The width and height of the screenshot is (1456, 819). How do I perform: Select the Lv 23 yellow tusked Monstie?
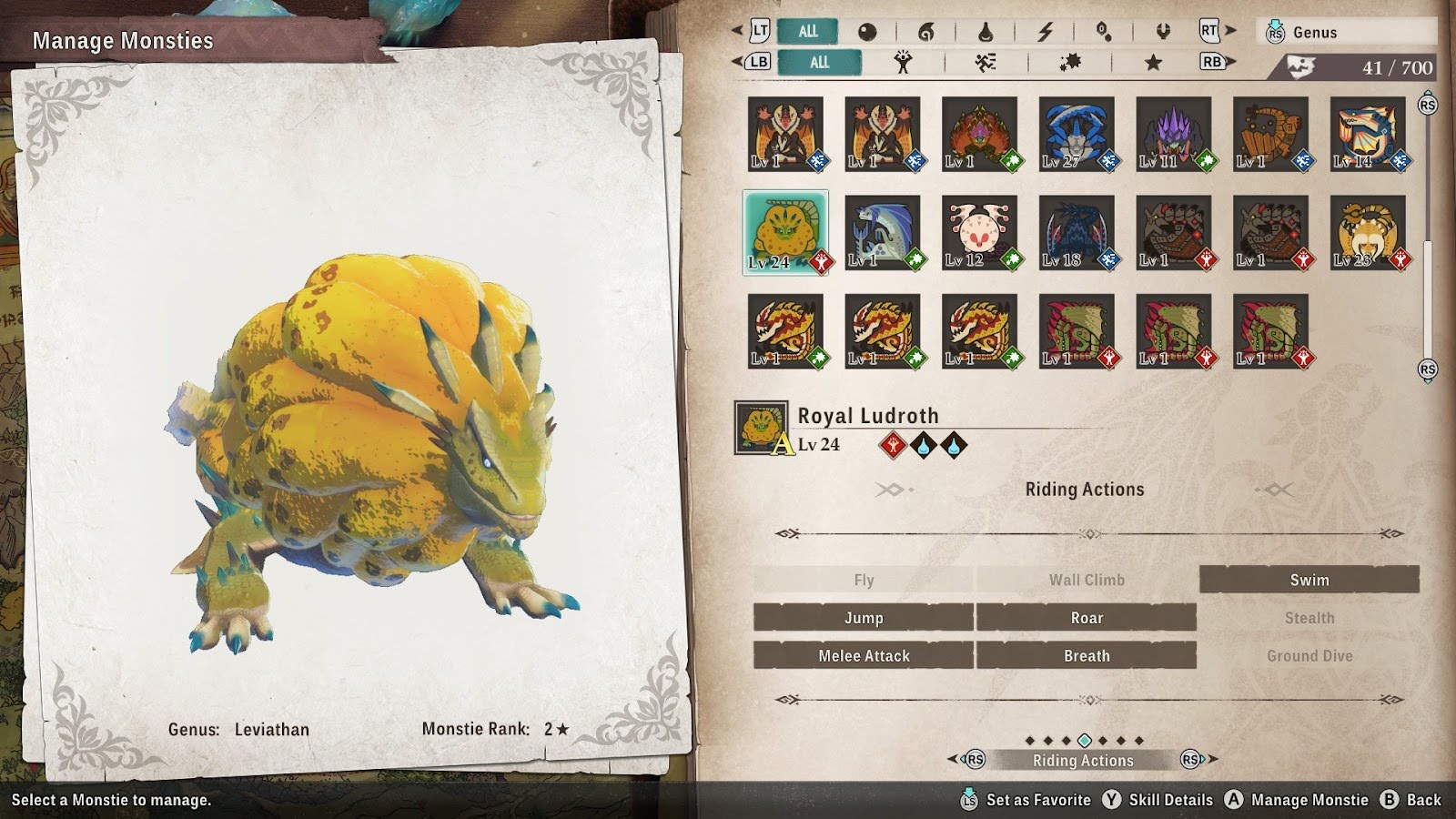click(1368, 232)
